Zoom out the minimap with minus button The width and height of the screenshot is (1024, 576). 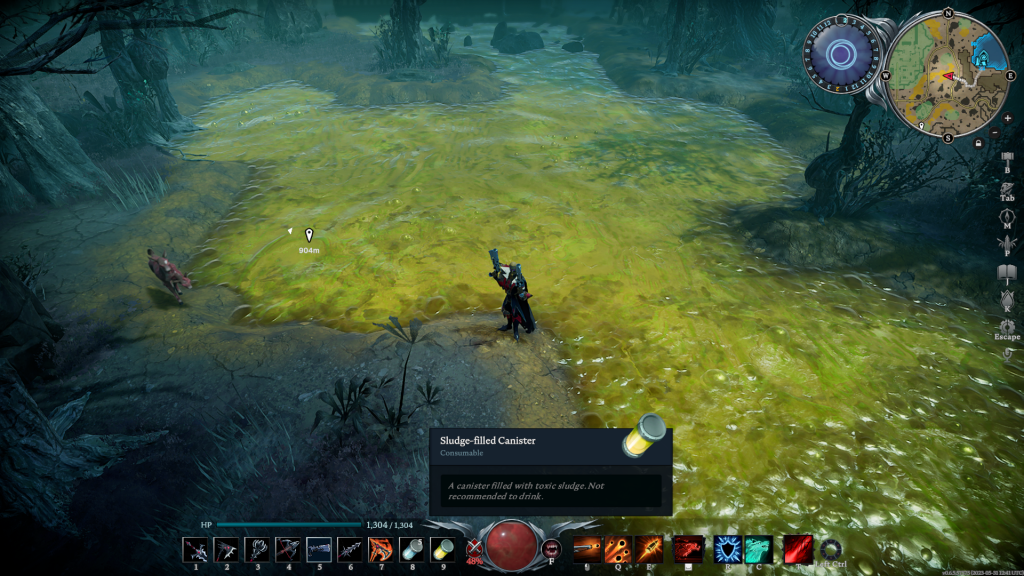tap(993, 133)
